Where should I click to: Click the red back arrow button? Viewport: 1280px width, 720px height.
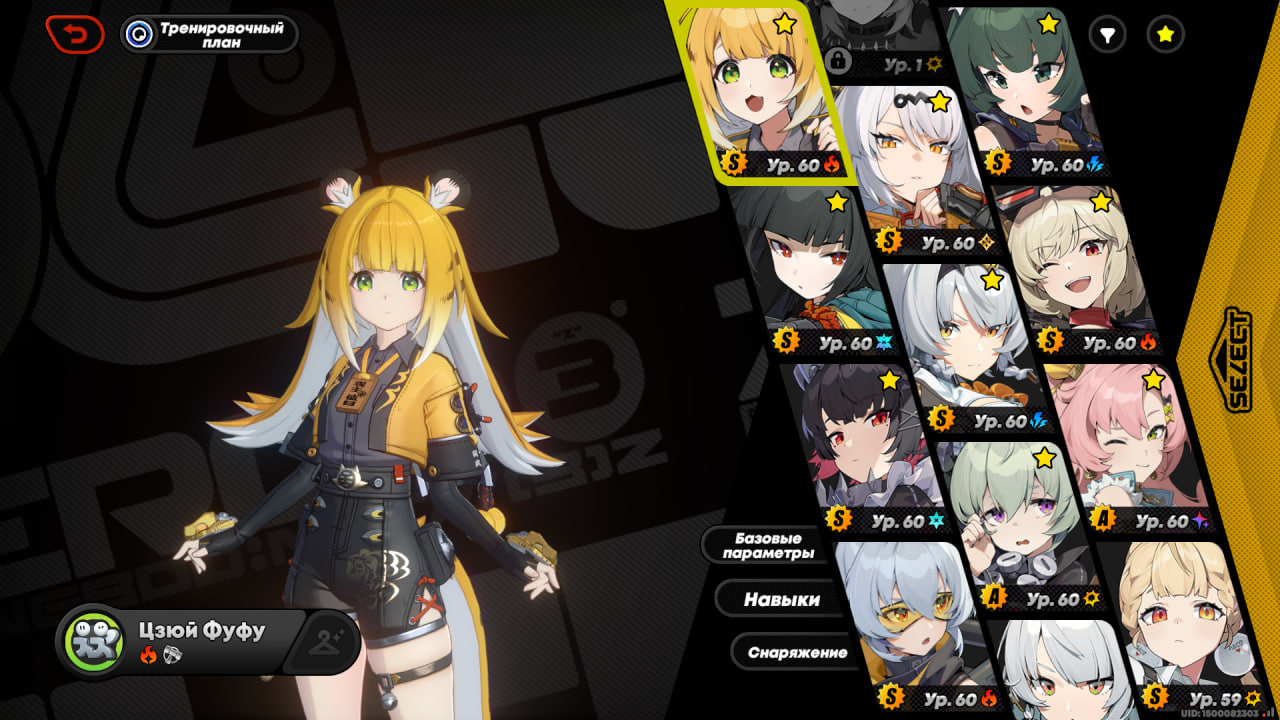click(75, 34)
